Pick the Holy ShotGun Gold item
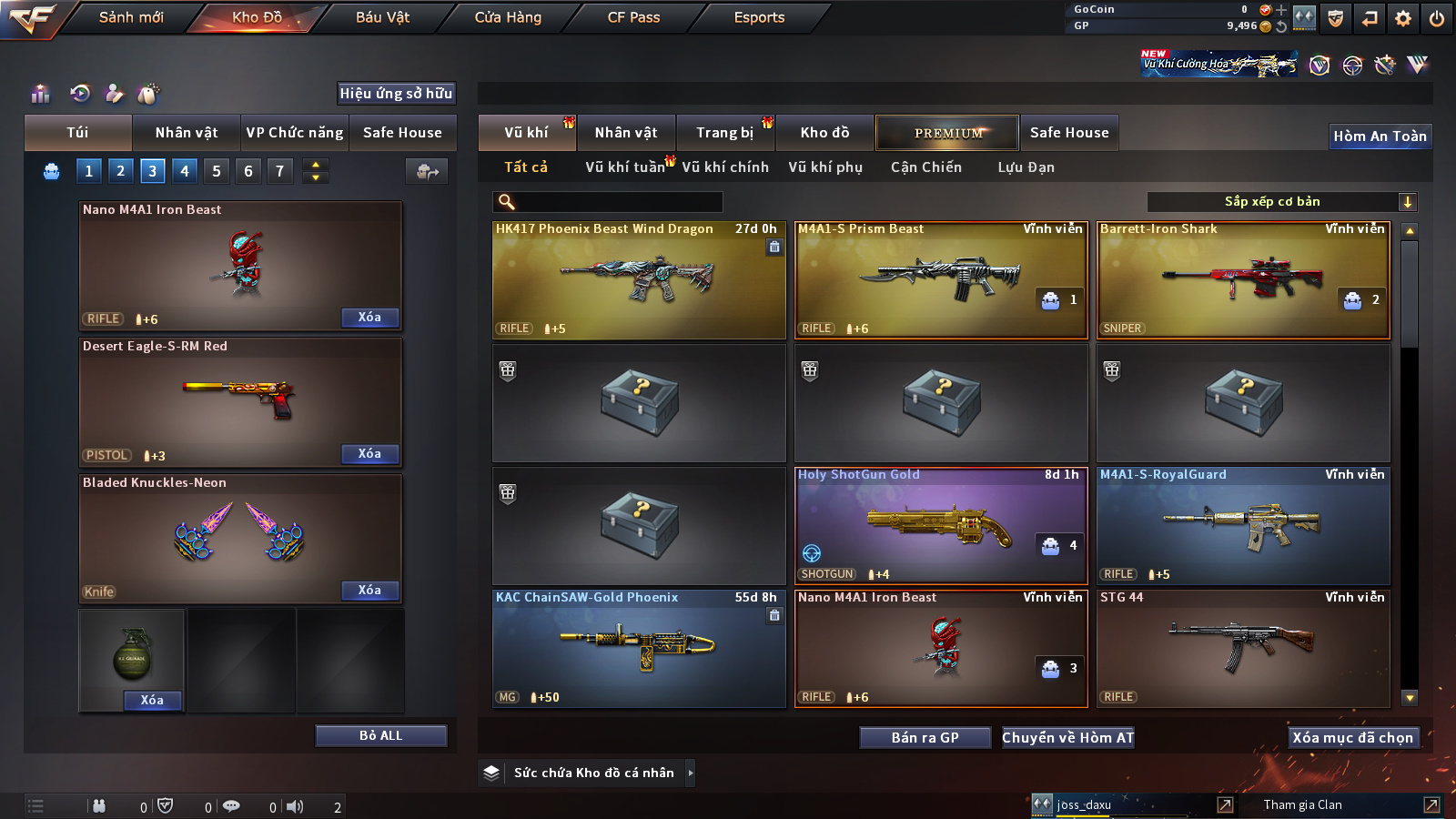 [x=941, y=526]
